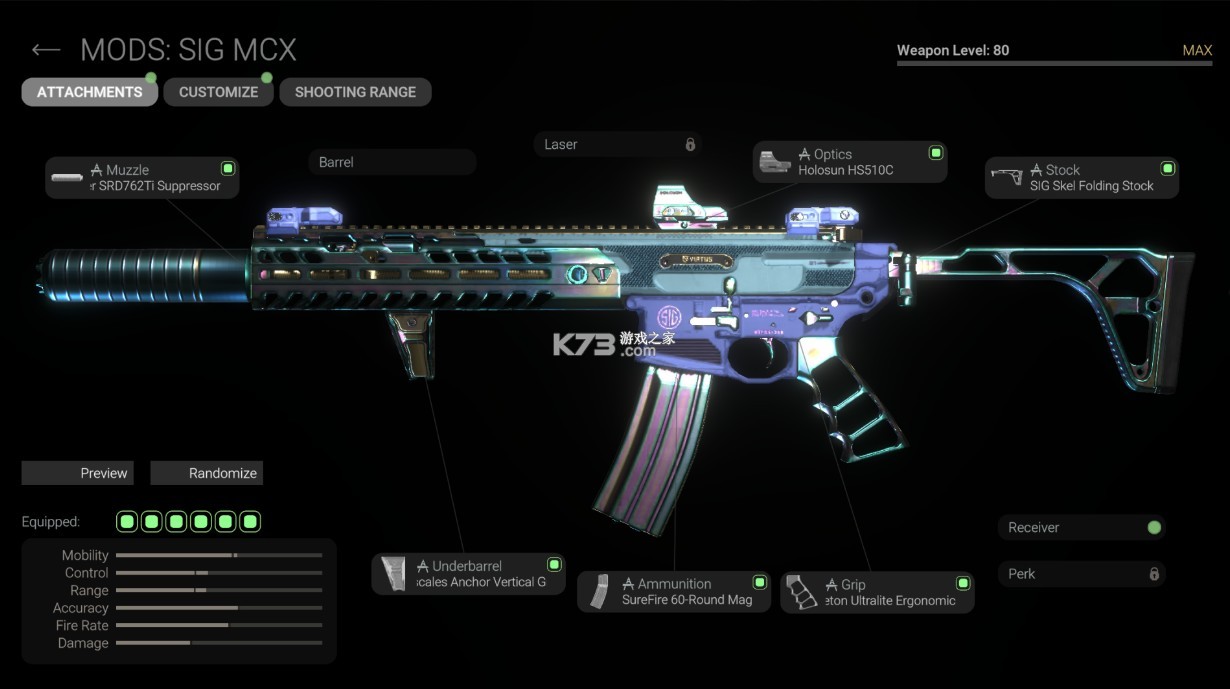1230x689 pixels.
Task: Randomize the weapon attachments
Action: (206, 473)
